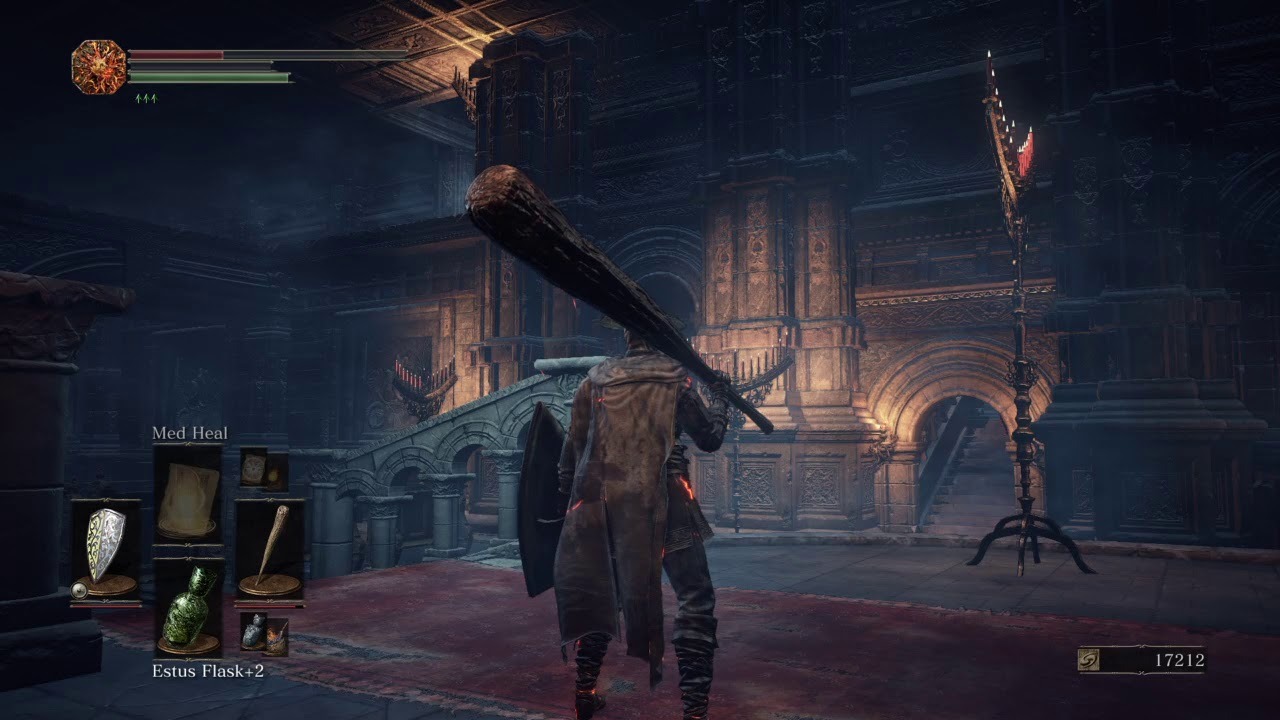Select the small next-item preview icons

pyautogui.click(x=264, y=634)
